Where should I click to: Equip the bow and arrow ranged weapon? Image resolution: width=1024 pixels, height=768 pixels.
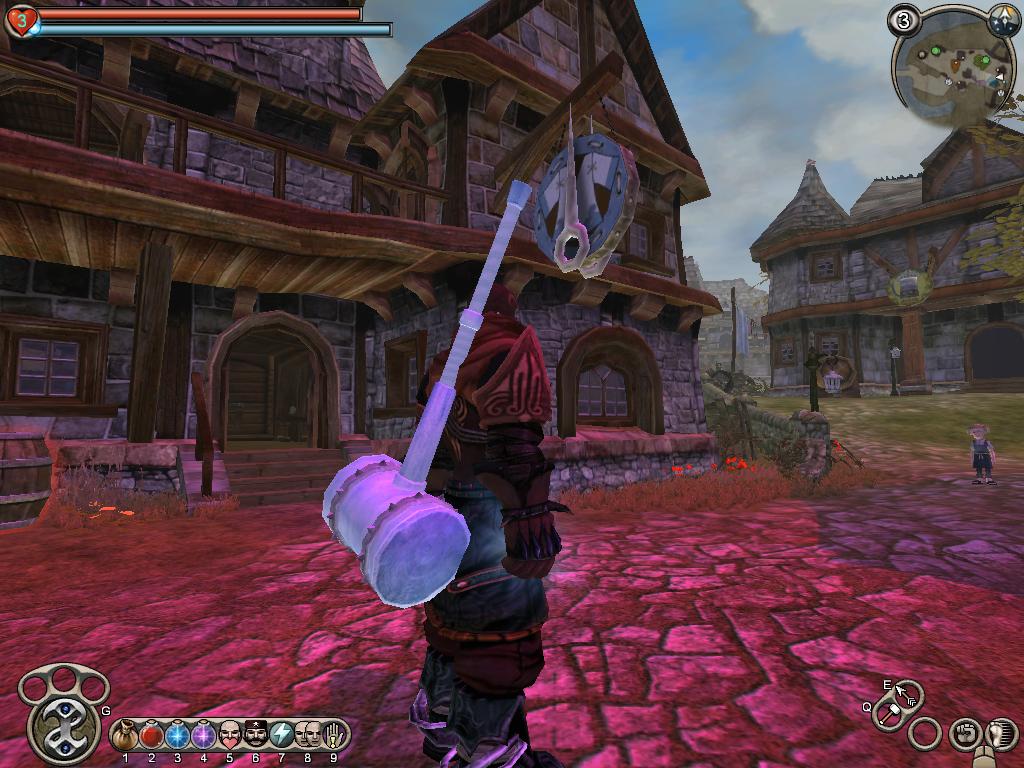[x=907, y=692]
